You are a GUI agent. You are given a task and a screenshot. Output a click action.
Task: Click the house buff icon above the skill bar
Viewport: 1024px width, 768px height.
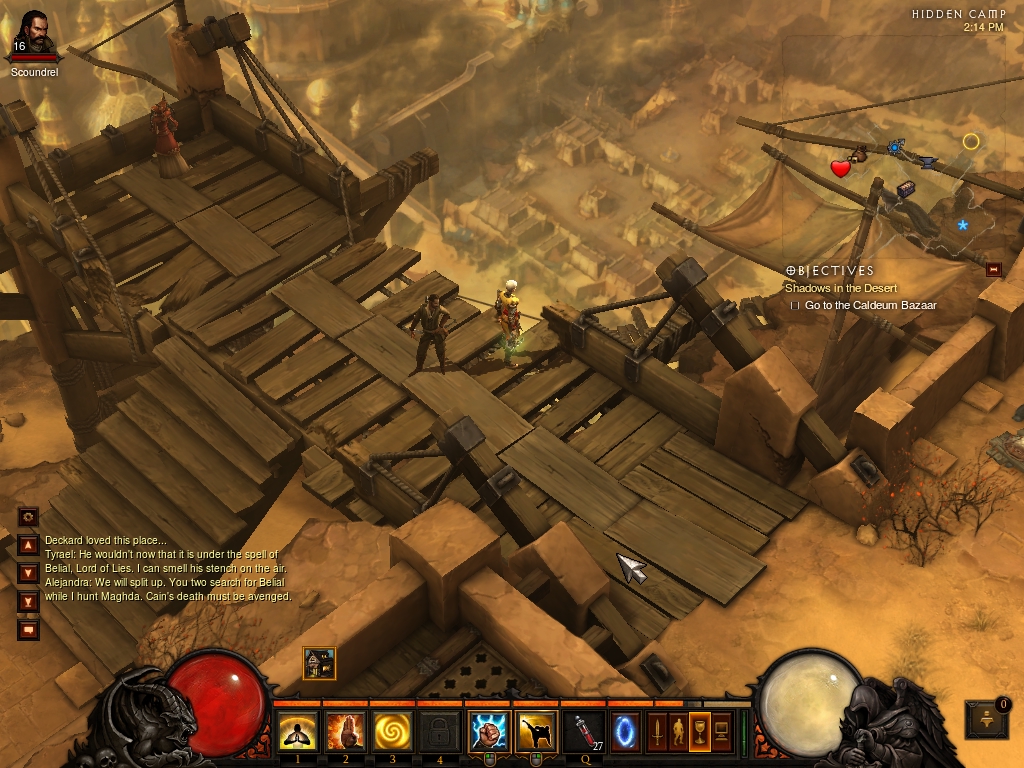(319, 663)
